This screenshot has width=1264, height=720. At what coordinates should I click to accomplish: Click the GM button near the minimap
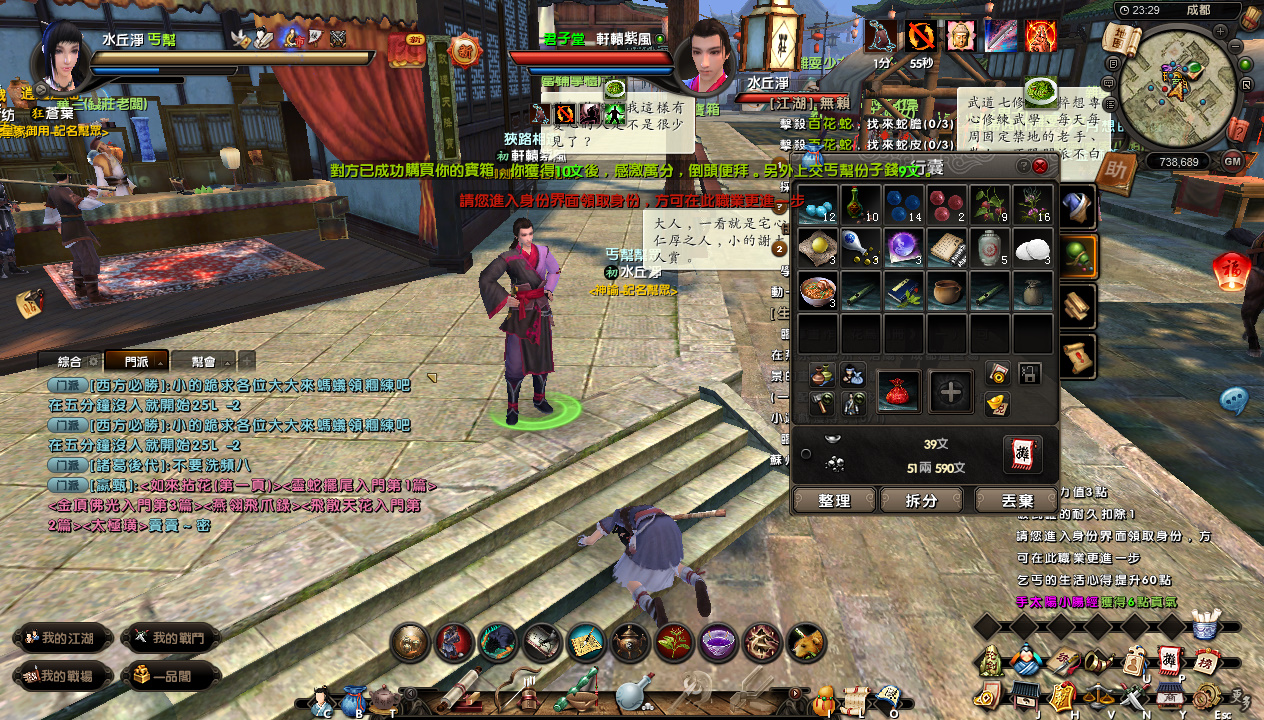tap(1232, 161)
